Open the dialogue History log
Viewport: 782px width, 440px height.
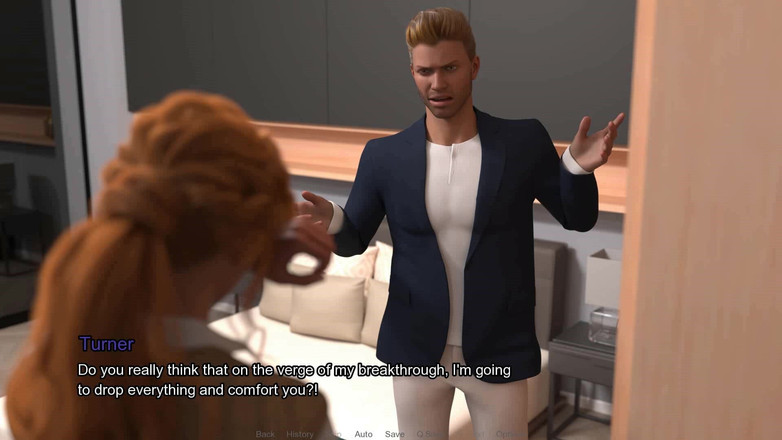tap(300, 434)
